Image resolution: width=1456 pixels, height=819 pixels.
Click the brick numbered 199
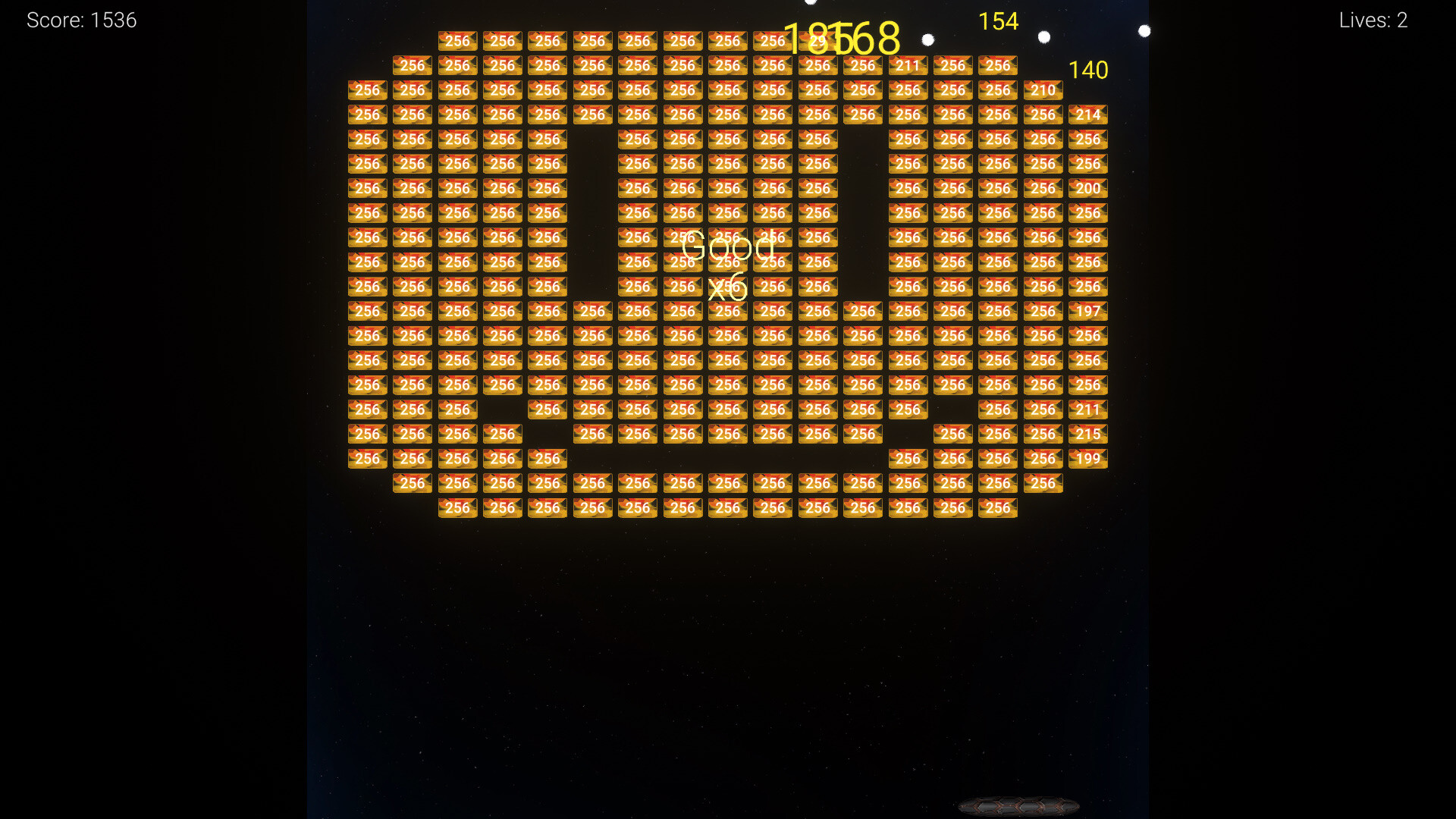pyautogui.click(x=1088, y=458)
